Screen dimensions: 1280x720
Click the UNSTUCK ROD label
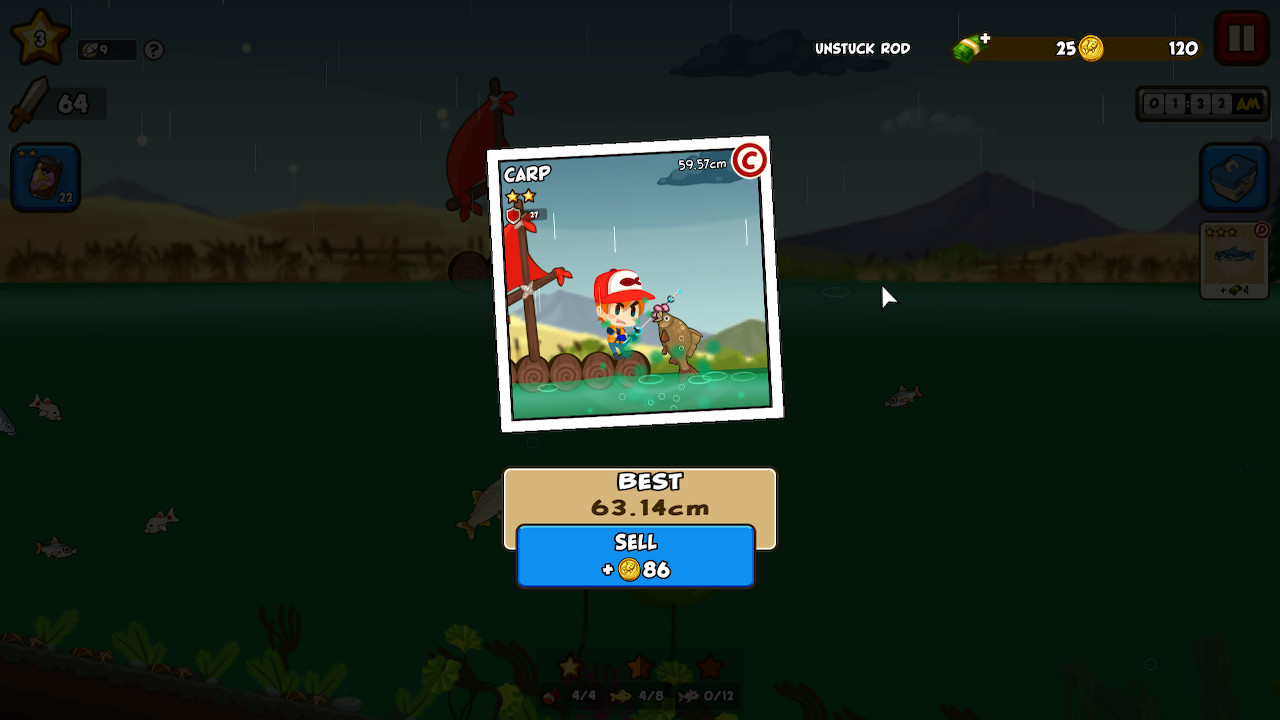pyautogui.click(x=861, y=48)
